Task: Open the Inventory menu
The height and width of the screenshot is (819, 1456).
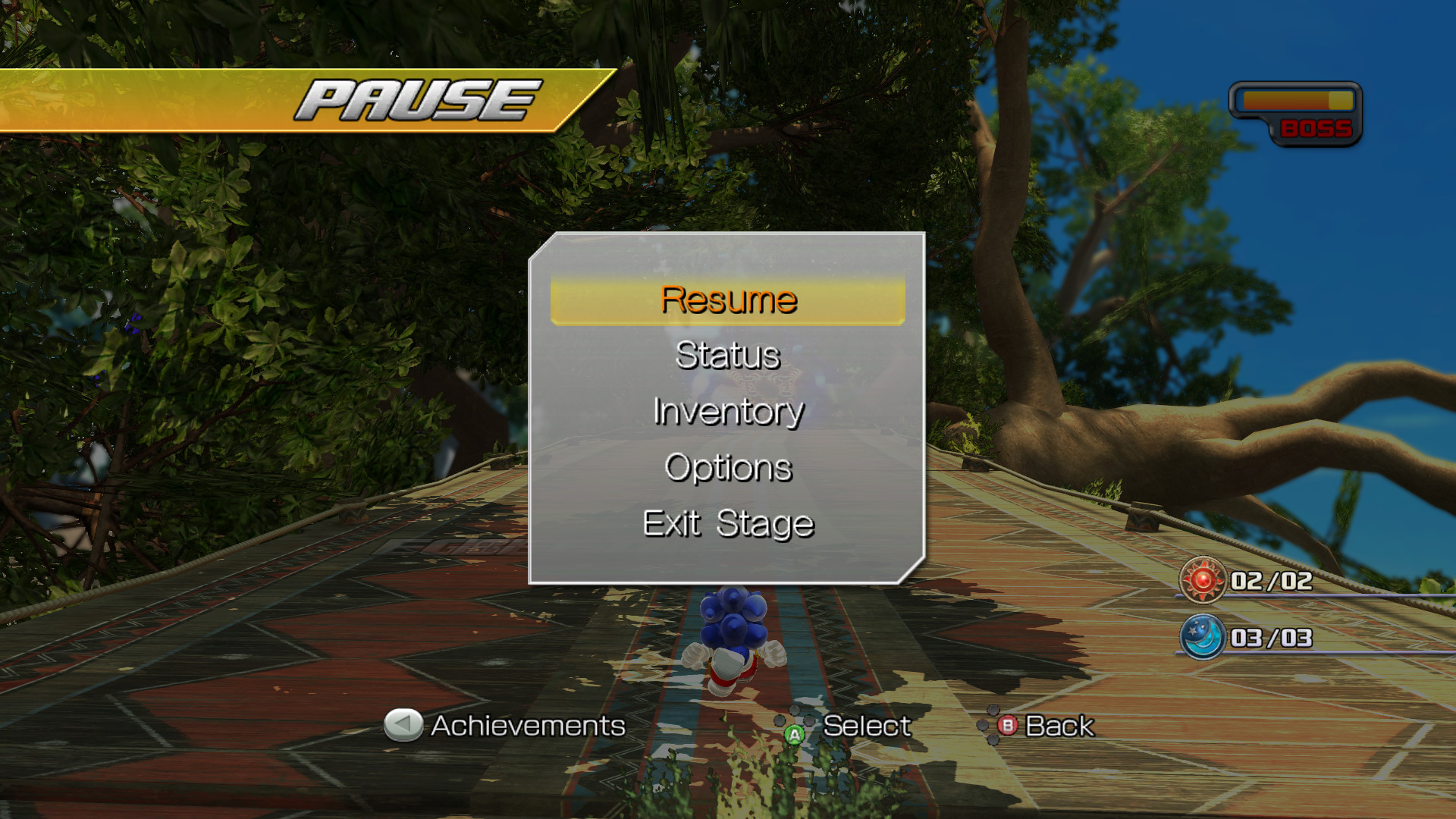Action: (728, 411)
